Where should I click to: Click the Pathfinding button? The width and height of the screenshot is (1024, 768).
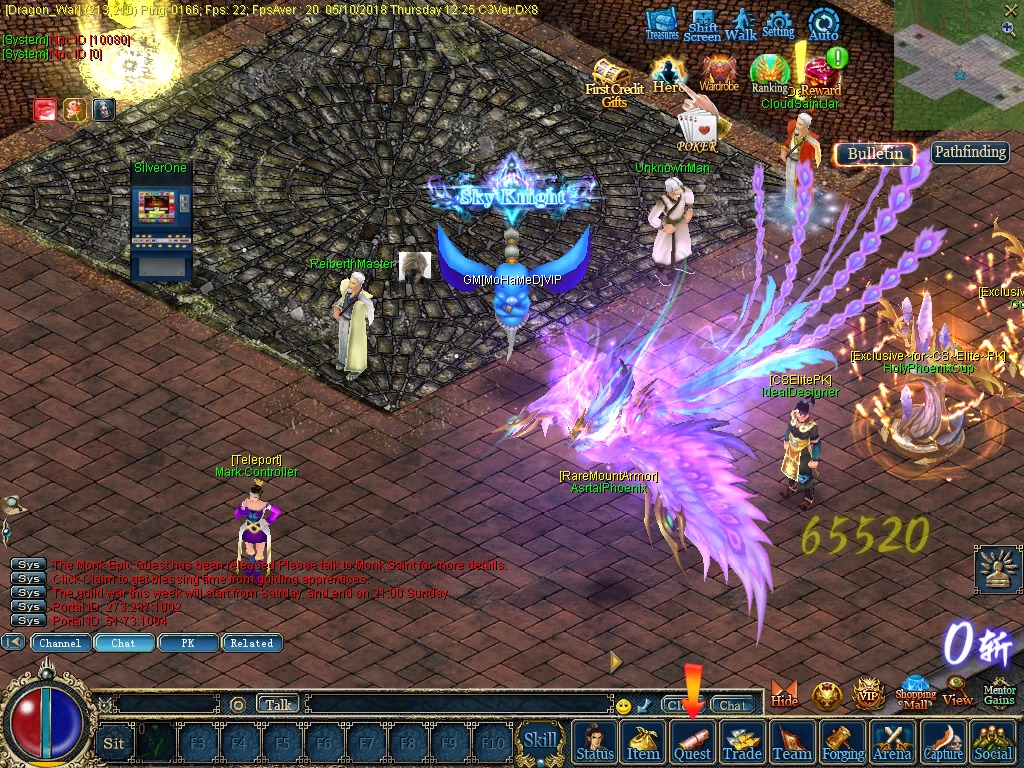point(970,152)
